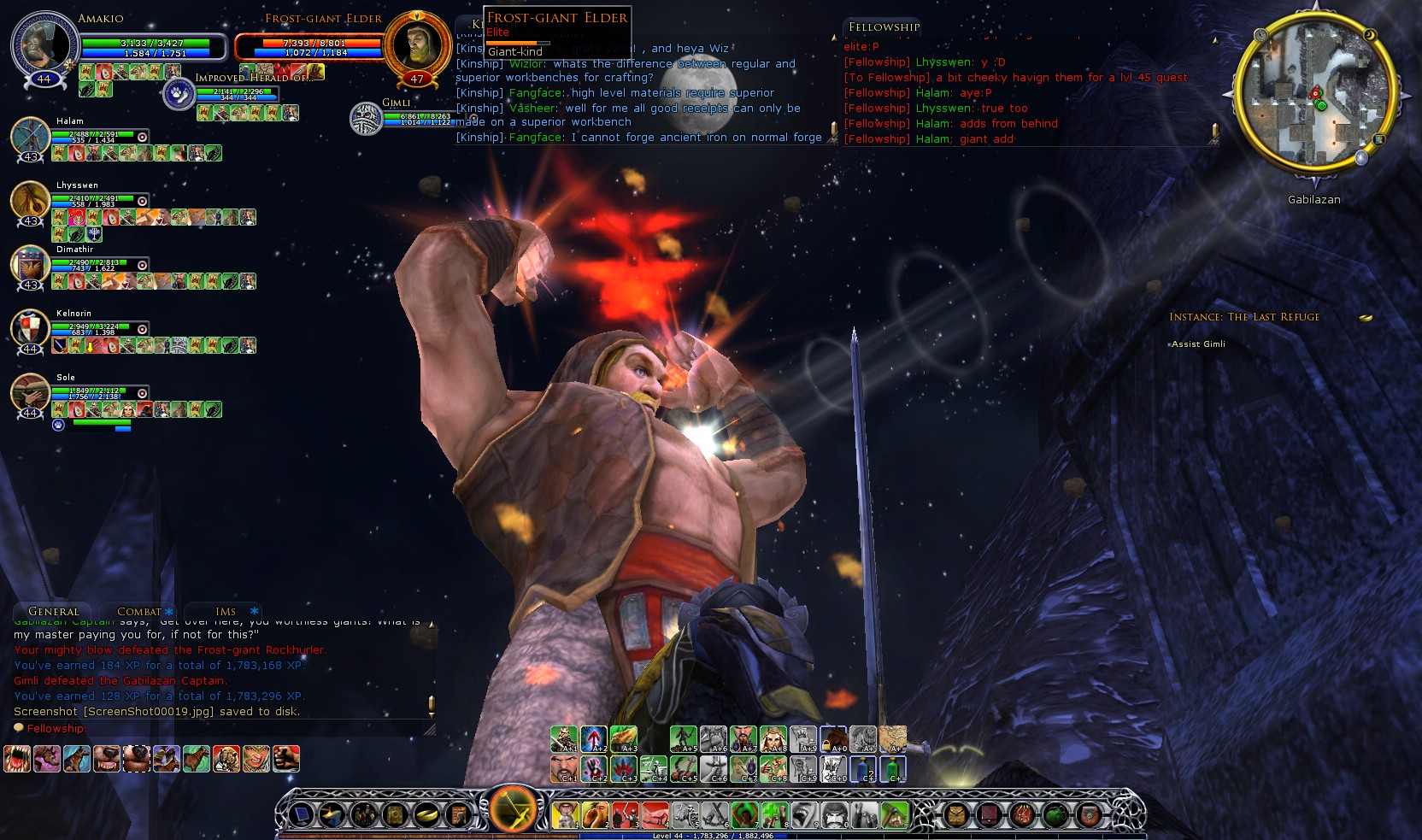Use the green pickaxe skill on hotbar
This screenshot has height=840, width=1422.
click(894, 815)
